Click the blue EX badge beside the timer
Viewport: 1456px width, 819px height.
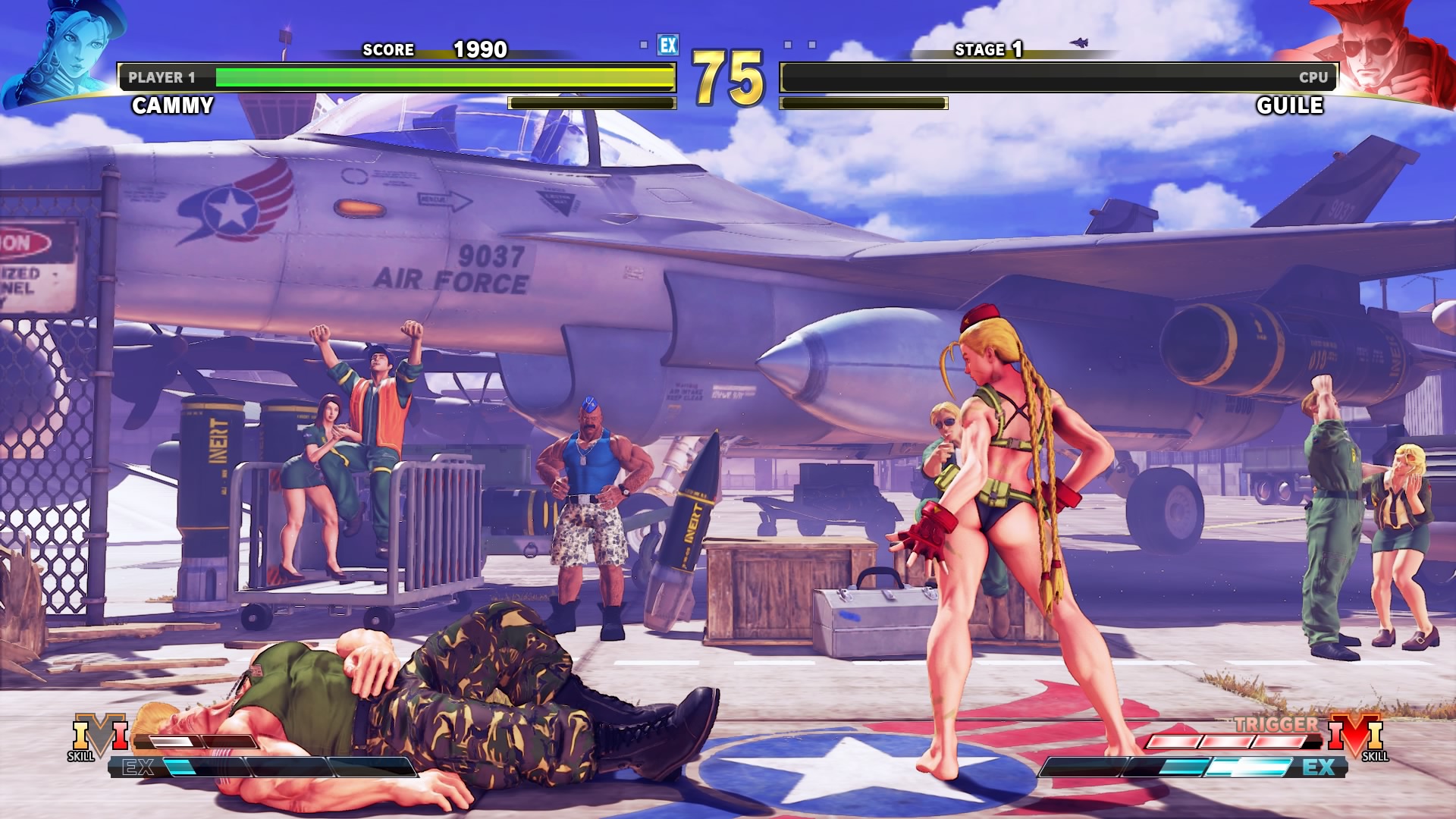pyautogui.click(x=668, y=45)
